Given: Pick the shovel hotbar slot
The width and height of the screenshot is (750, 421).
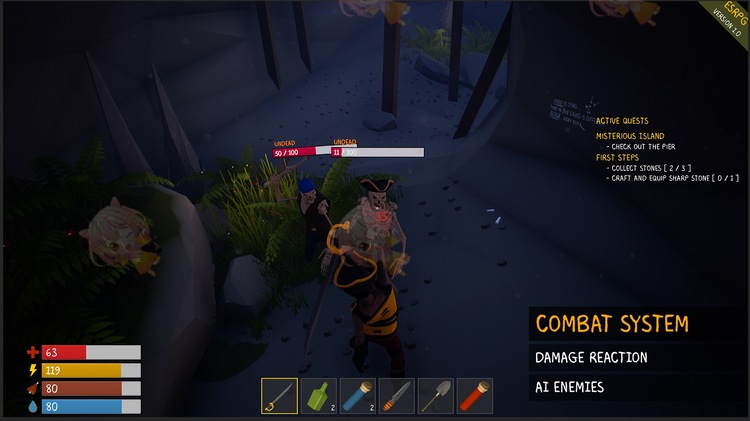Looking at the screenshot, I should point(436,395).
